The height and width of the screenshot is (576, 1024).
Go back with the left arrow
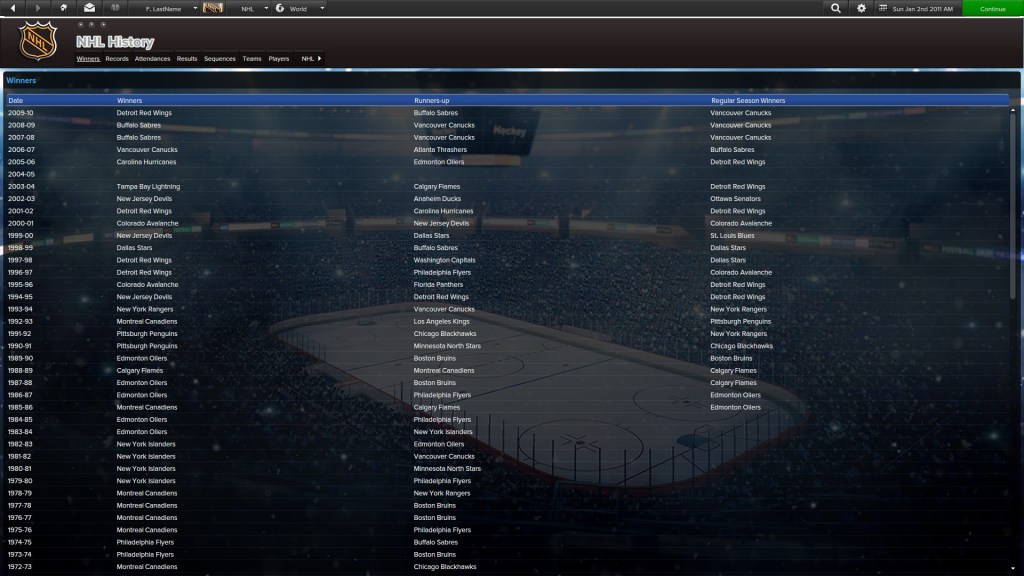tap(13, 8)
